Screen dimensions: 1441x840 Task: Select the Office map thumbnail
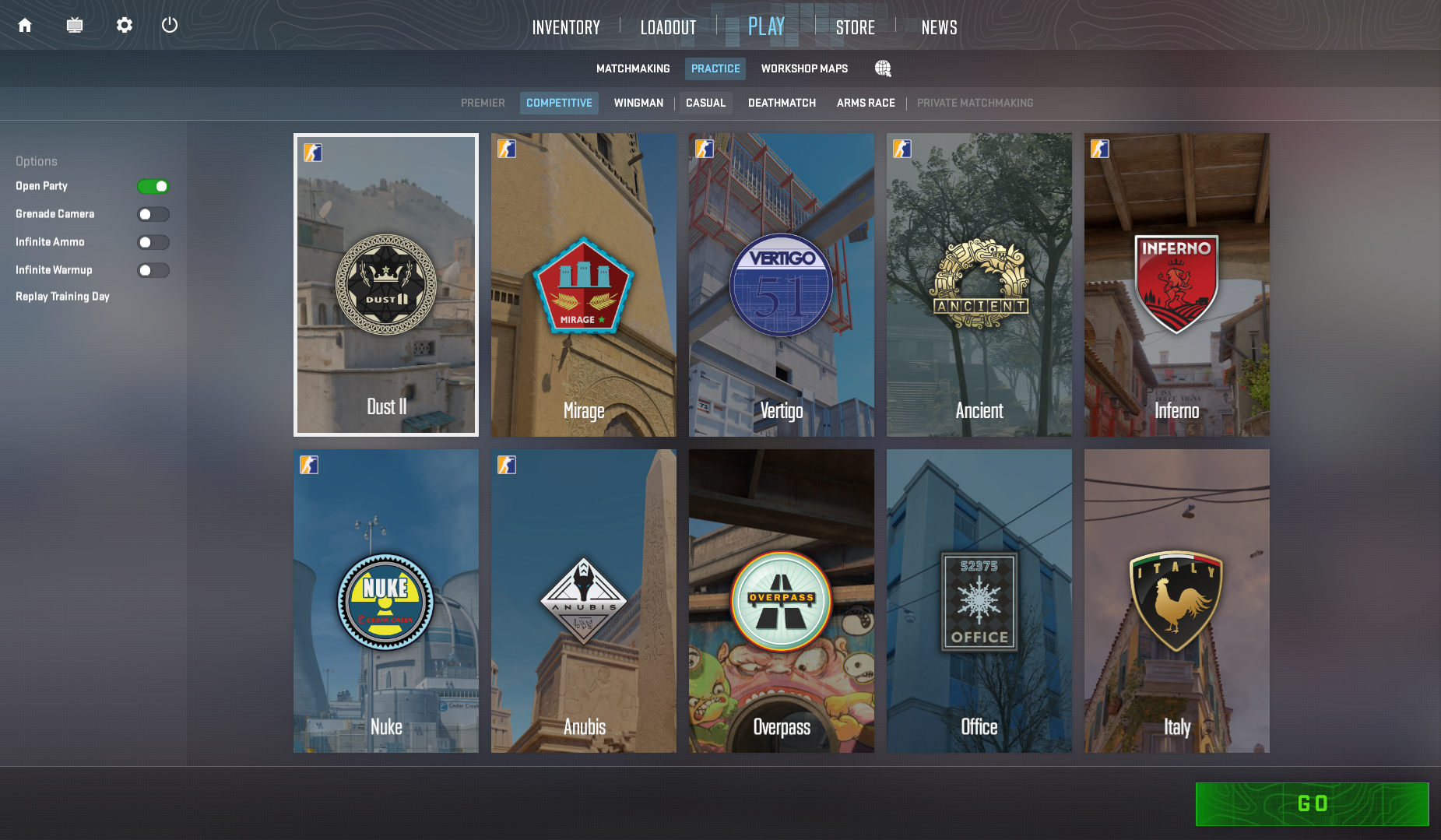coord(979,600)
